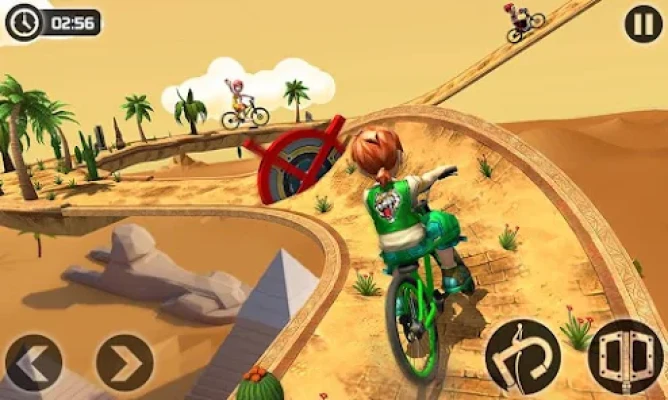Steer left with the left arrow button
The width and height of the screenshot is (668, 400).
click(x=33, y=363)
